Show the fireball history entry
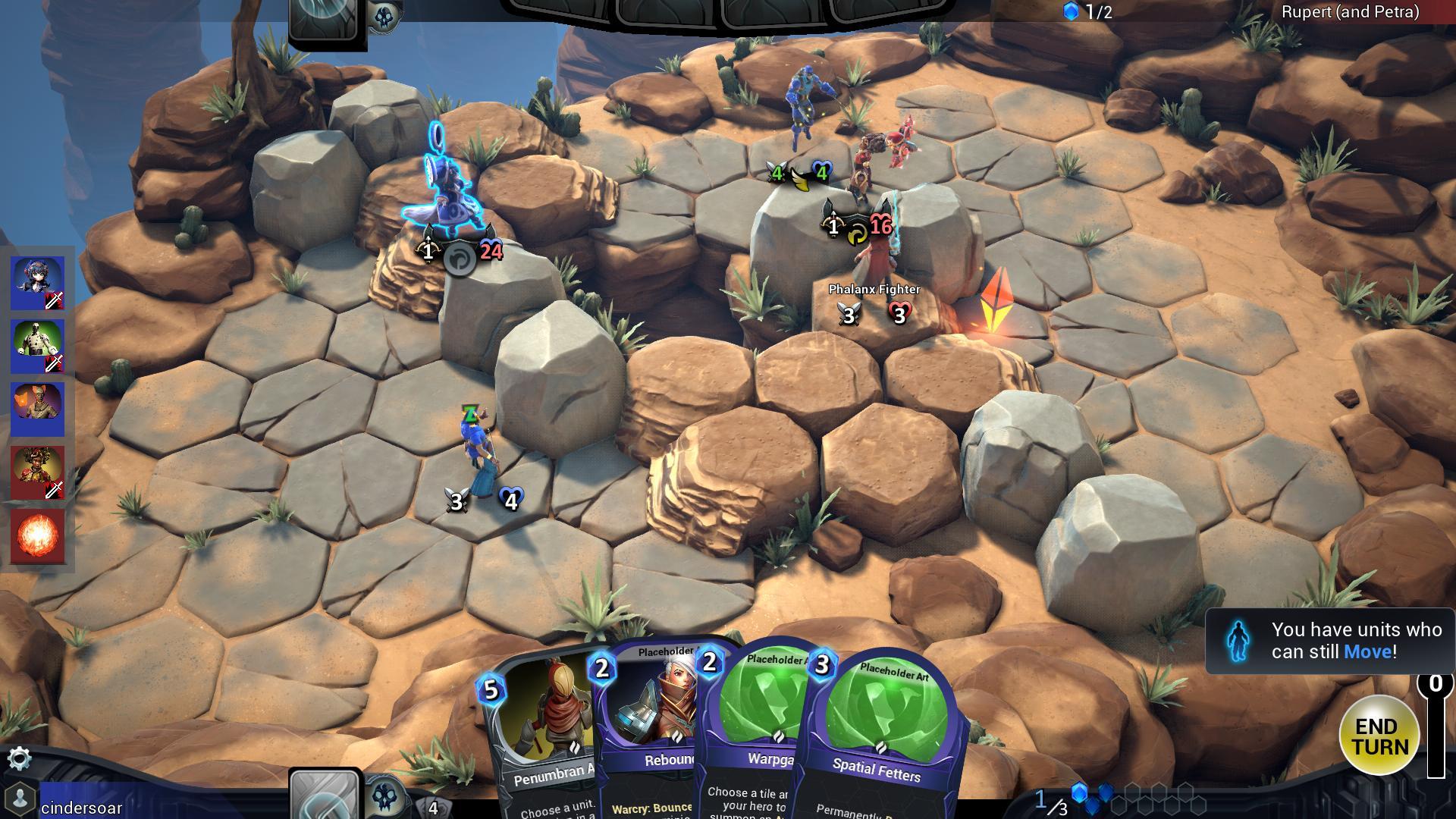Viewport: 1456px width, 819px height. pos(38,536)
